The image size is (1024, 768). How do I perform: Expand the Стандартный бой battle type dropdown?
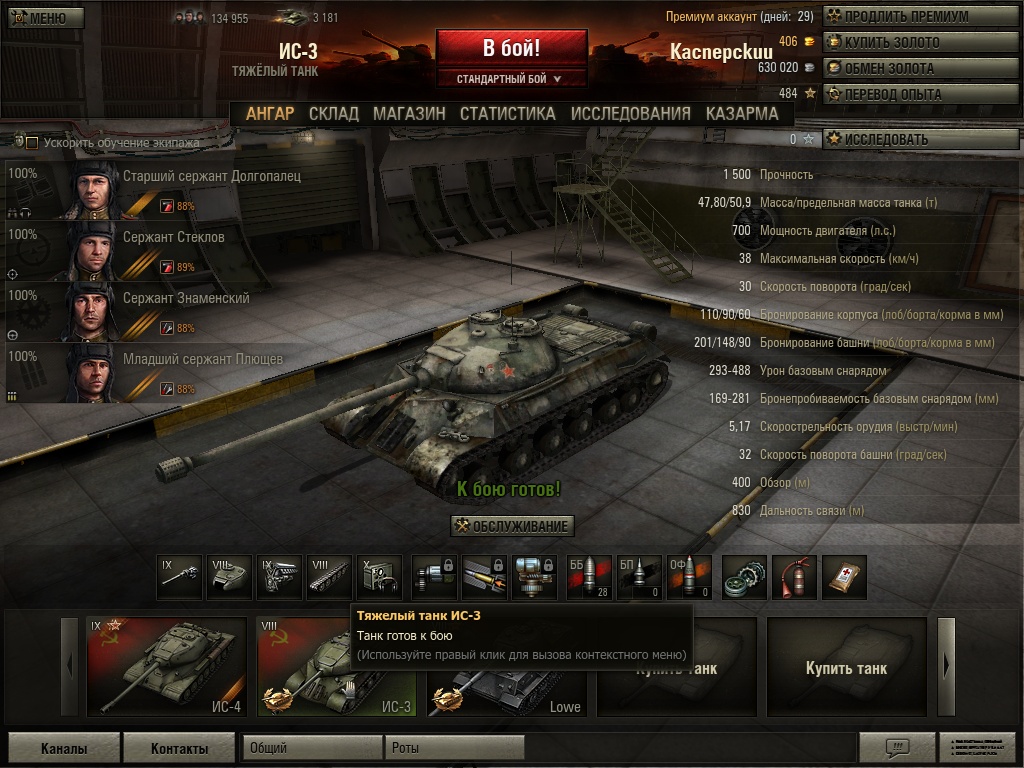(x=510, y=78)
